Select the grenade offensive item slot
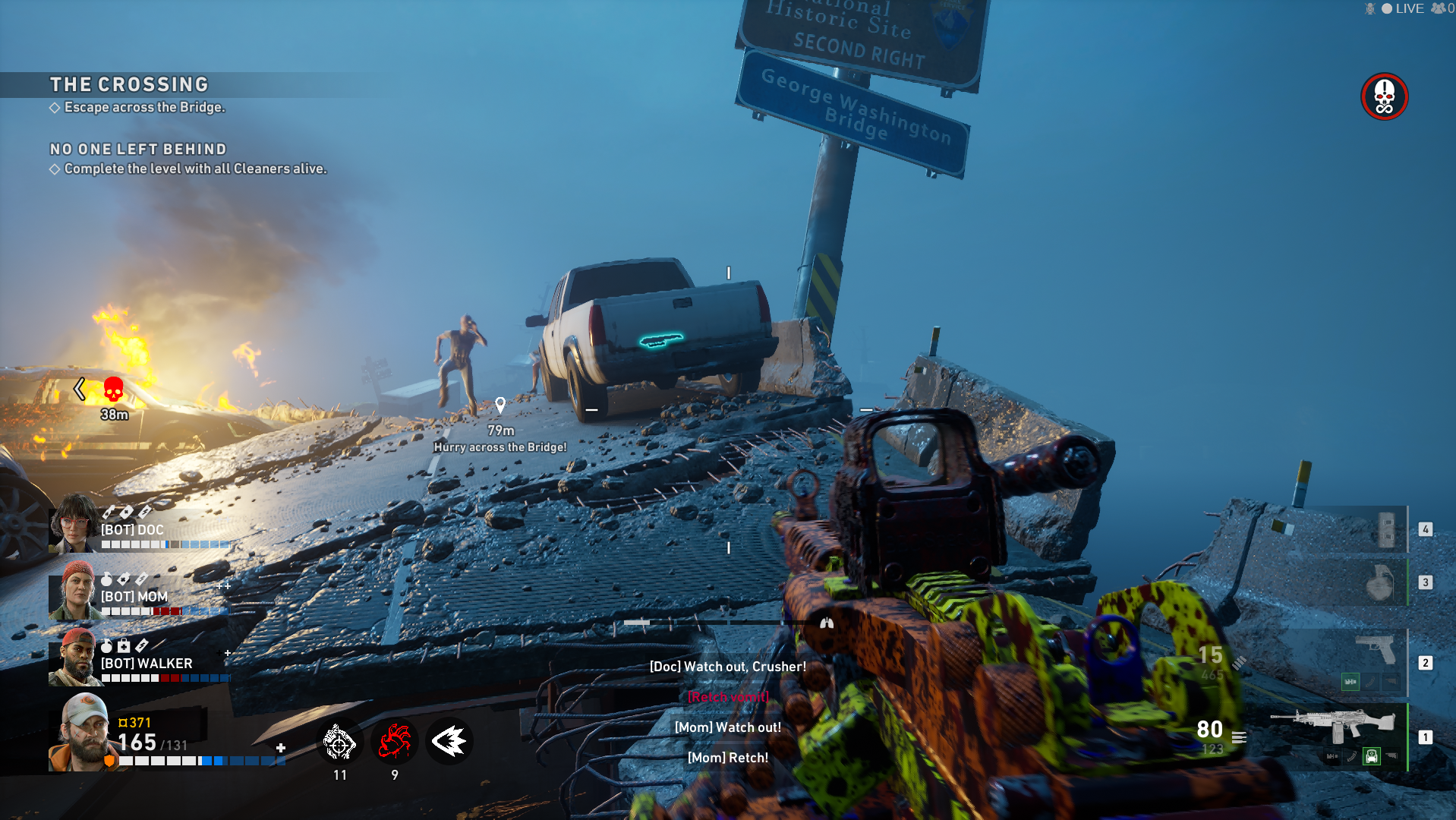 (1379, 583)
